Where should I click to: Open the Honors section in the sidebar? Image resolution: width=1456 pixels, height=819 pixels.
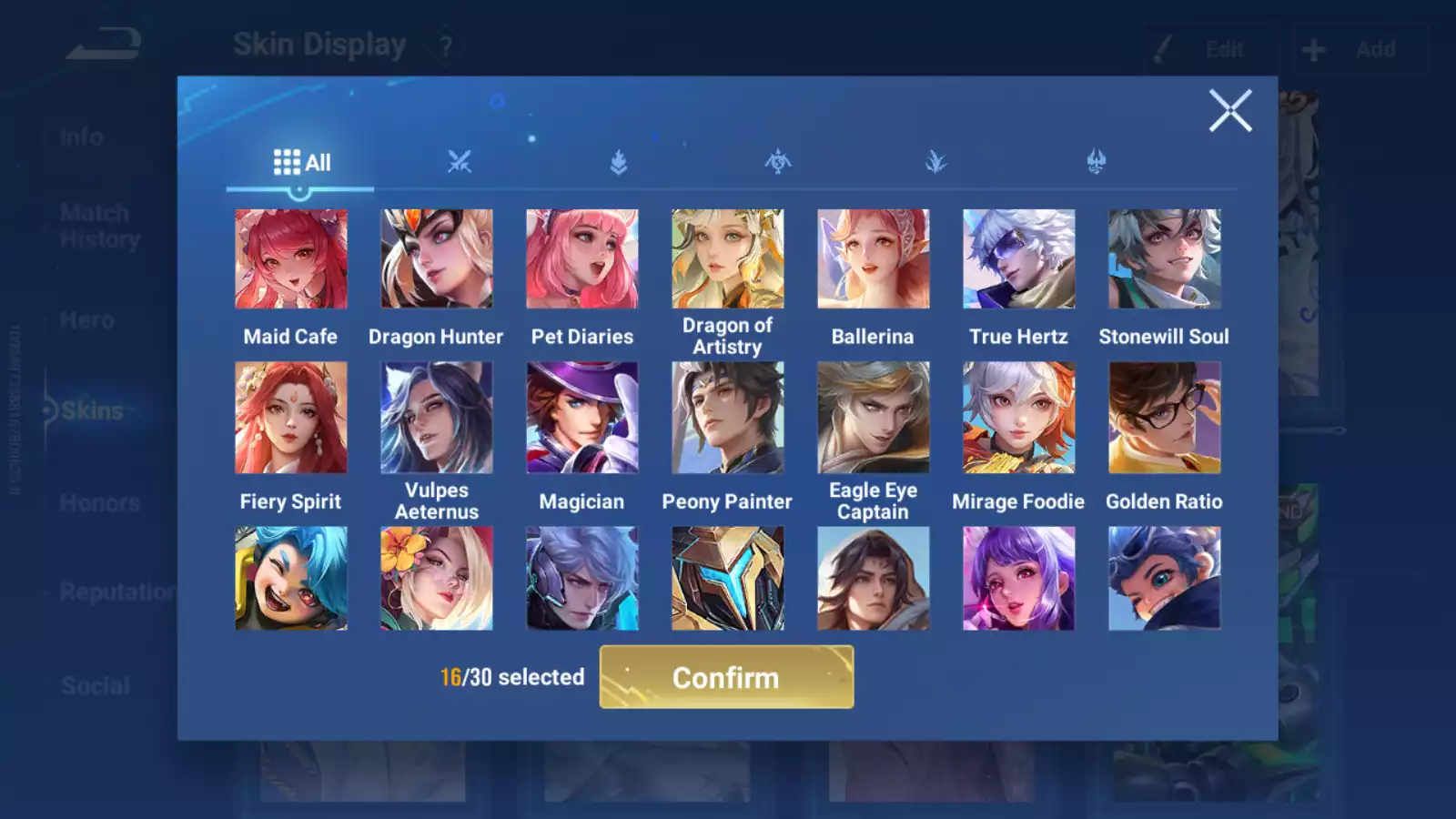(x=99, y=502)
